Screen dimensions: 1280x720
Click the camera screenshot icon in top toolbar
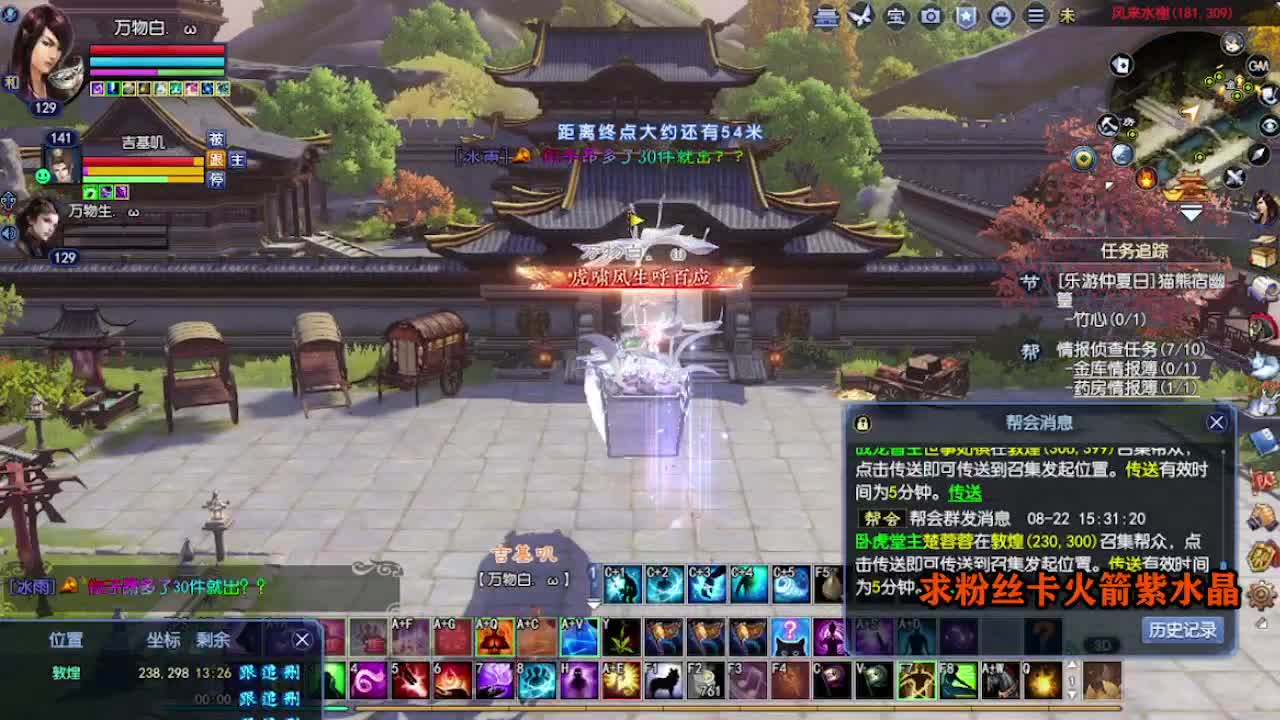(x=930, y=16)
